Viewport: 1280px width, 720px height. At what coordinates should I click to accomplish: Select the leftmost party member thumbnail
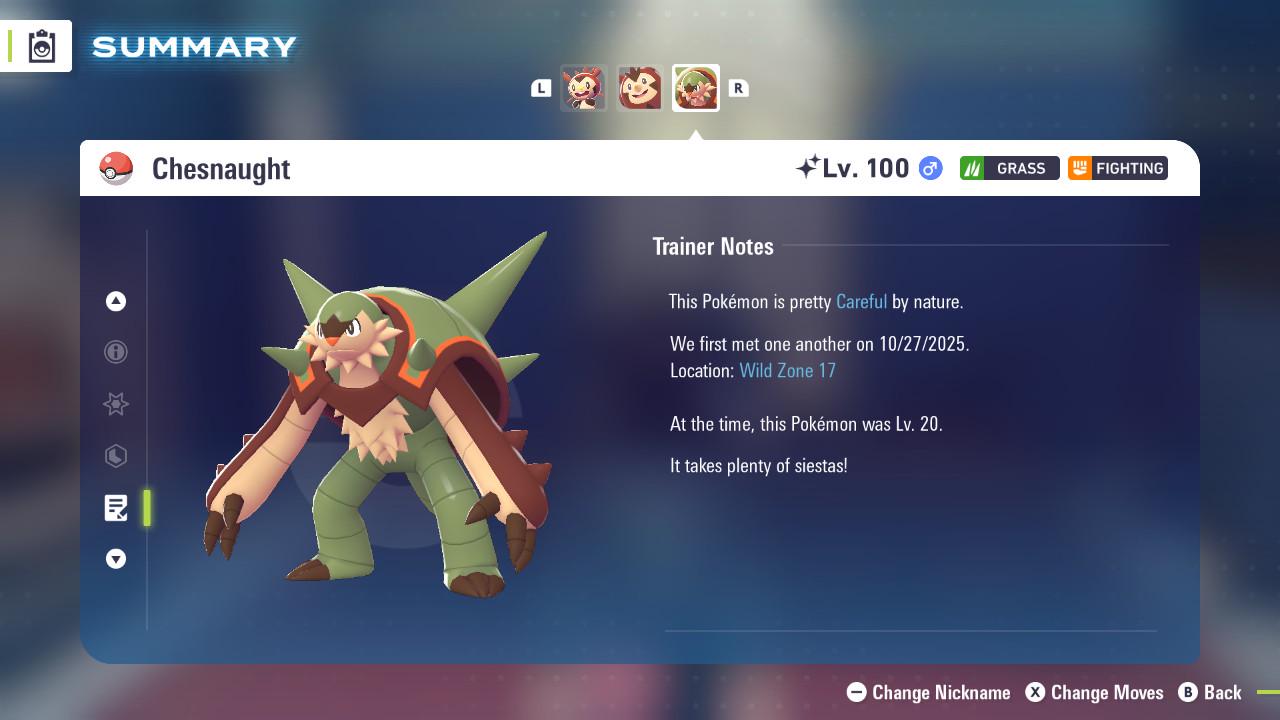coord(584,87)
